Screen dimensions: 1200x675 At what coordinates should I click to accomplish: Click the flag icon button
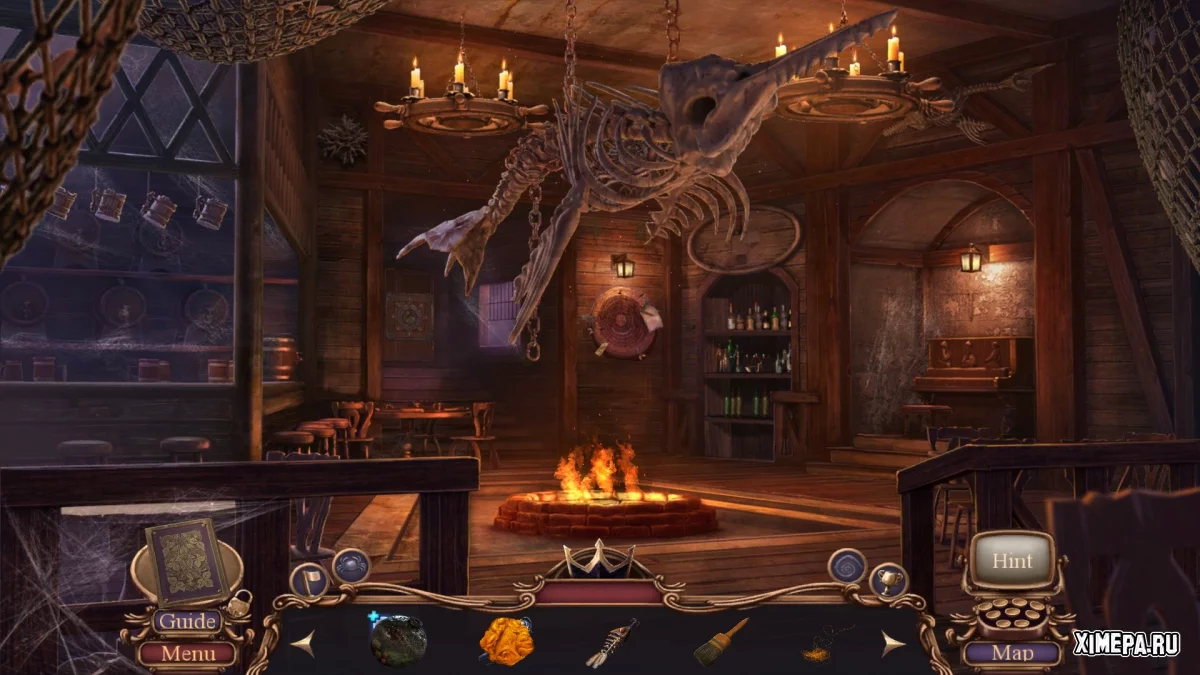(x=309, y=581)
